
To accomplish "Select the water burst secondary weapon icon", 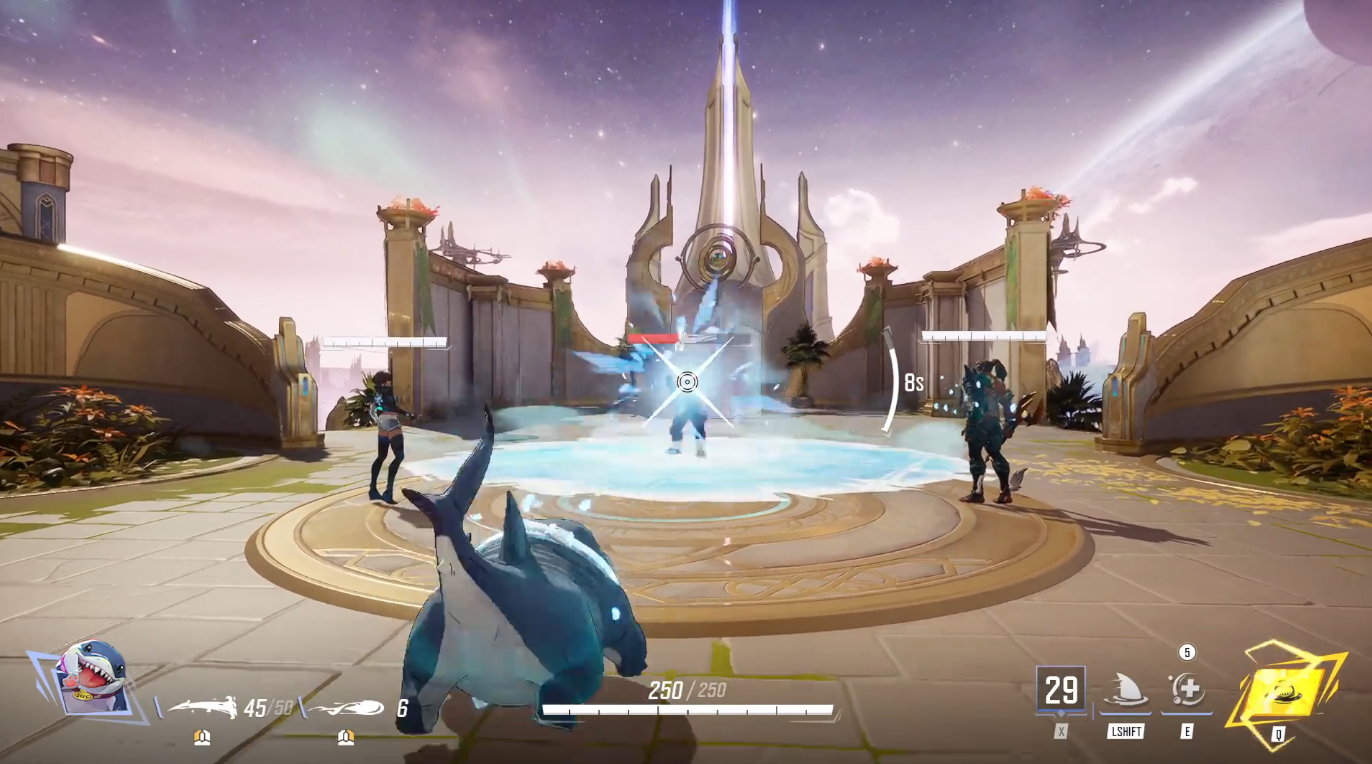I will click(345, 708).
